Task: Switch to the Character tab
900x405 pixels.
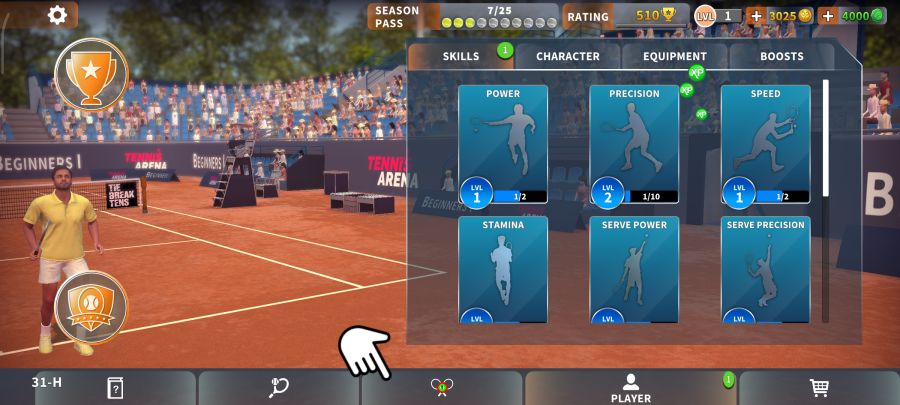Action: coord(568,57)
